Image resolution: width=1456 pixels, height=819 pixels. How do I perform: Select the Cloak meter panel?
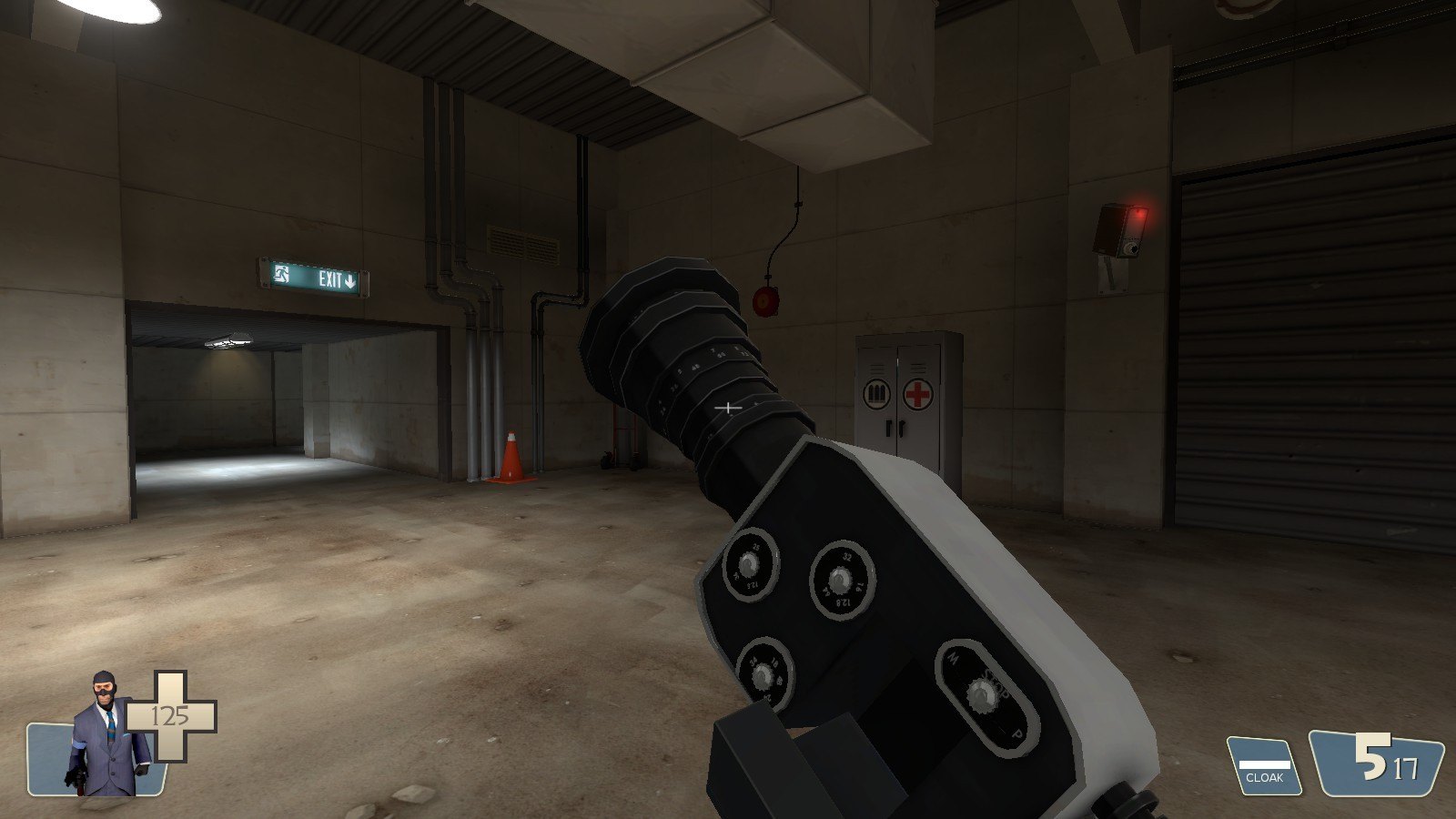click(1265, 767)
